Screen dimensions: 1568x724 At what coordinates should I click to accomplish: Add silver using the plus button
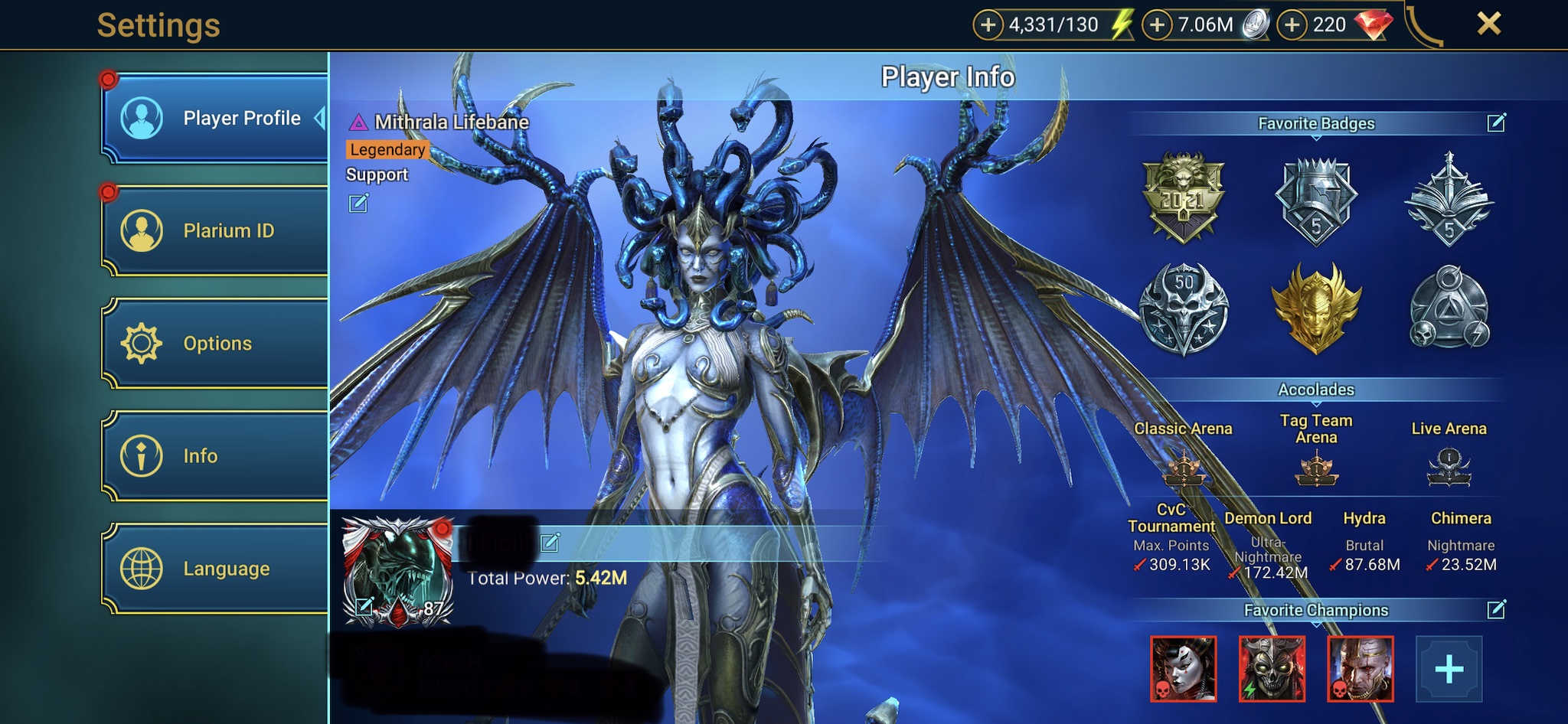[x=1157, y=25]
